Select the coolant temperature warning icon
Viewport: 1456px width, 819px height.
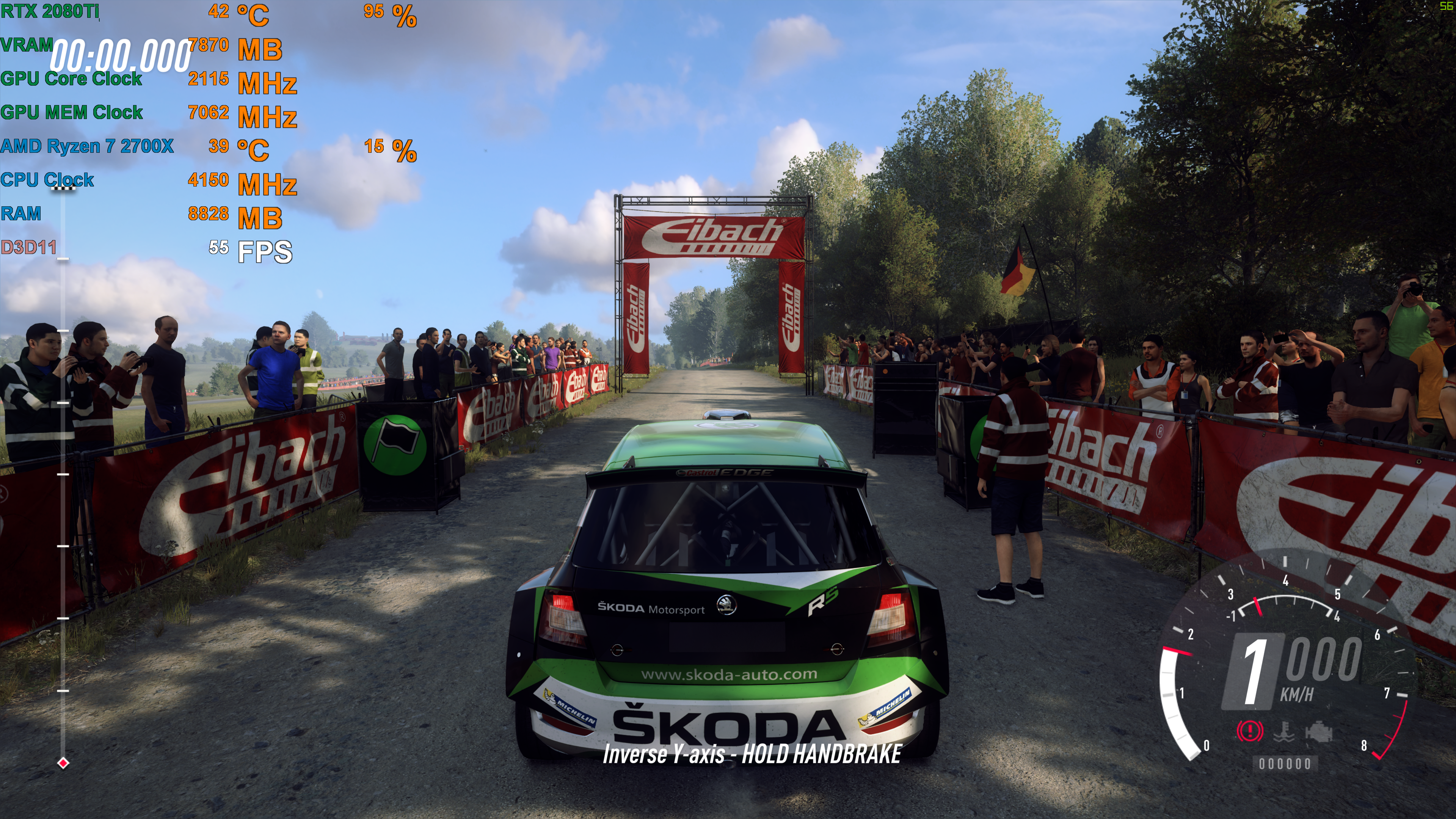(x=1284, y=731)
